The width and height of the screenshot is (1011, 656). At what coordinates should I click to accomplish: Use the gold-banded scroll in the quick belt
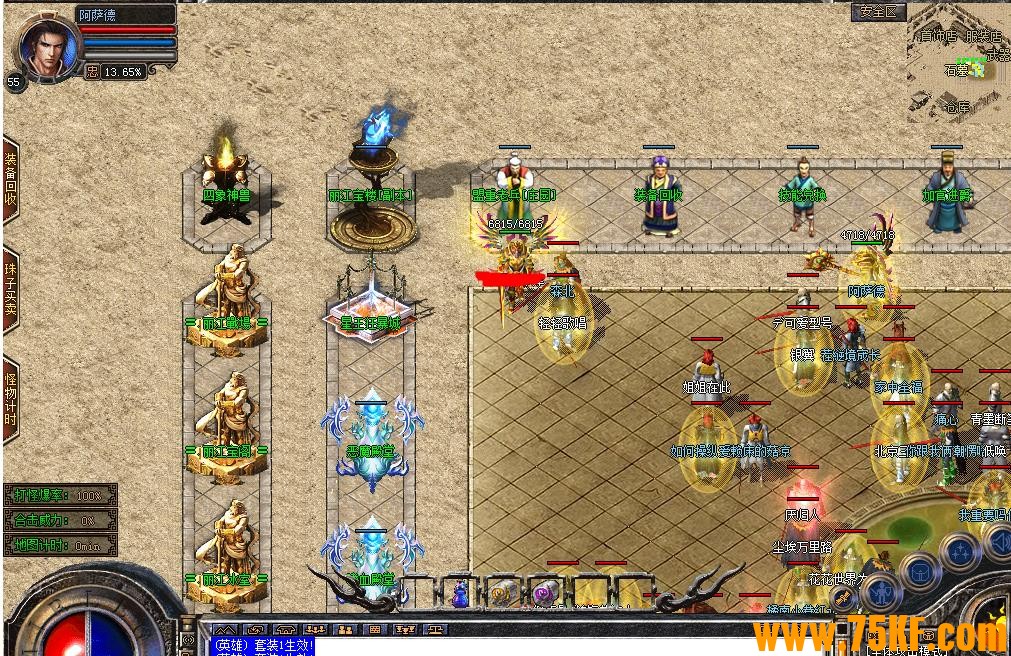point(502,593)
